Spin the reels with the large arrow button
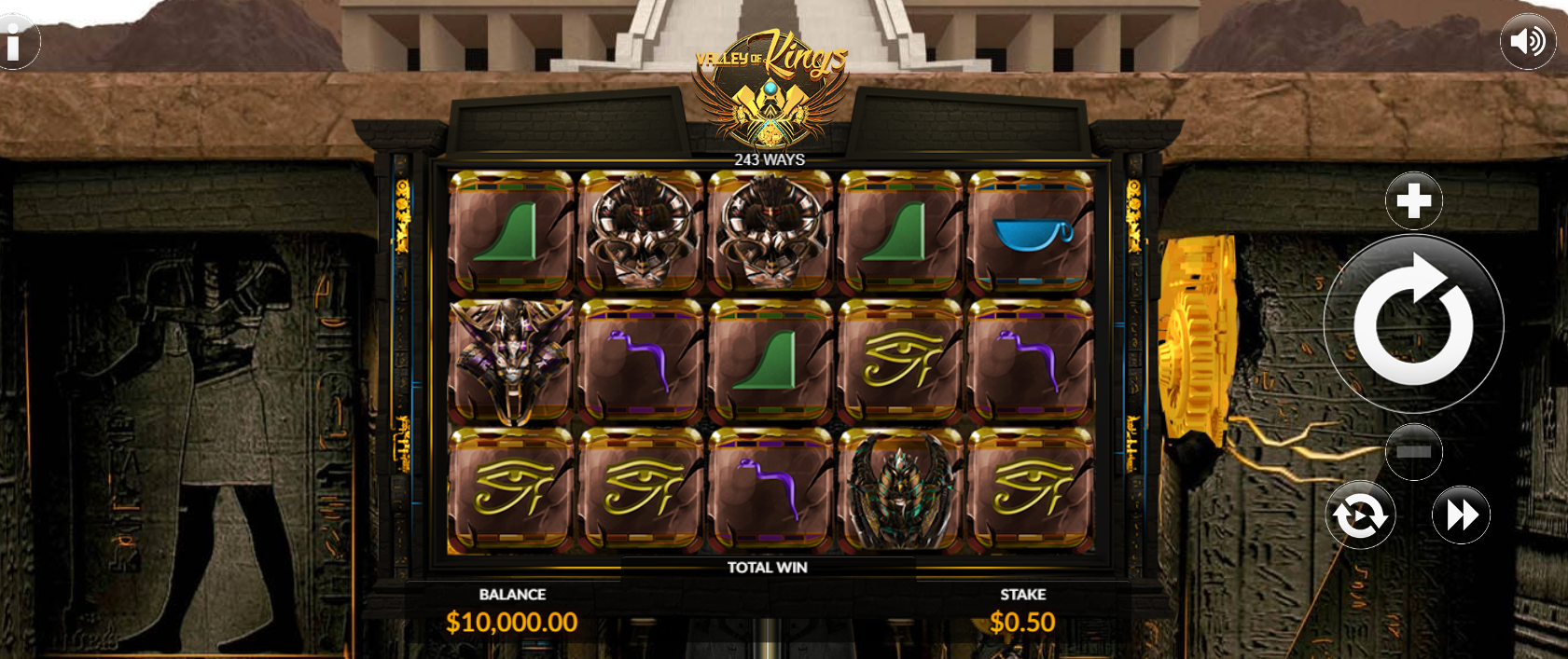Screen dimensions: 1568x659 pos(1413,323)
